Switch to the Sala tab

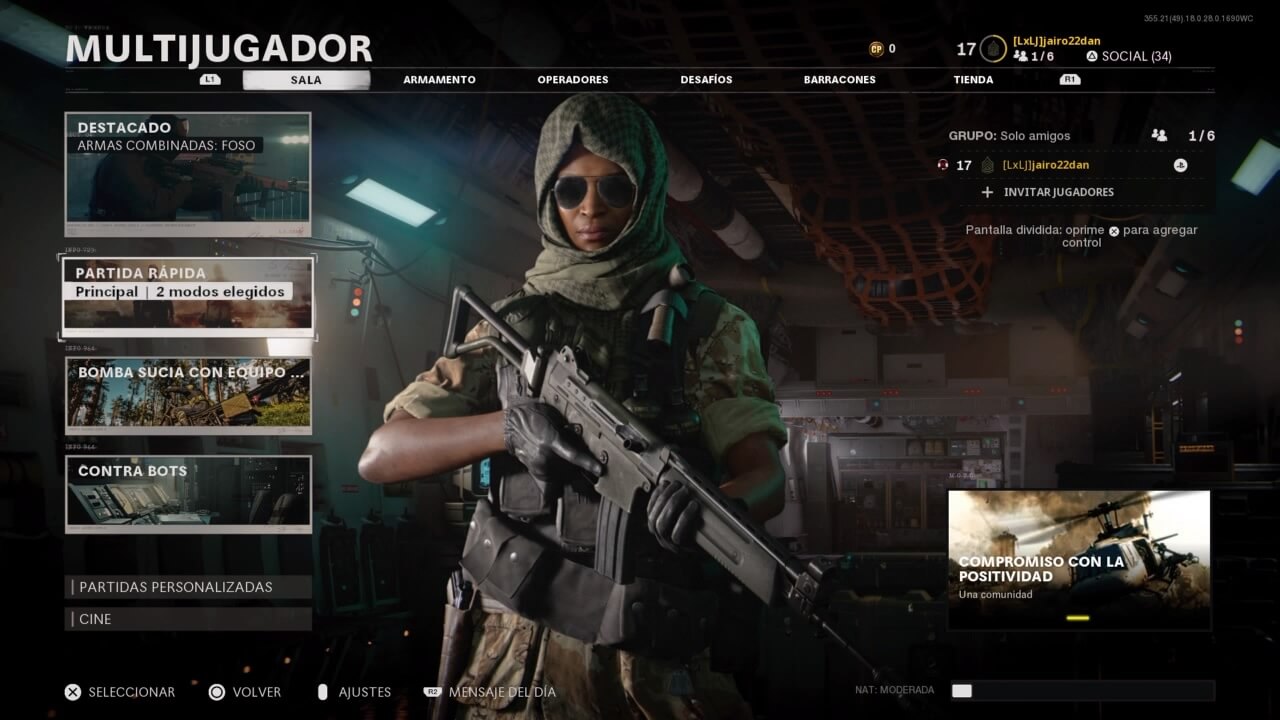pos(306,80)
